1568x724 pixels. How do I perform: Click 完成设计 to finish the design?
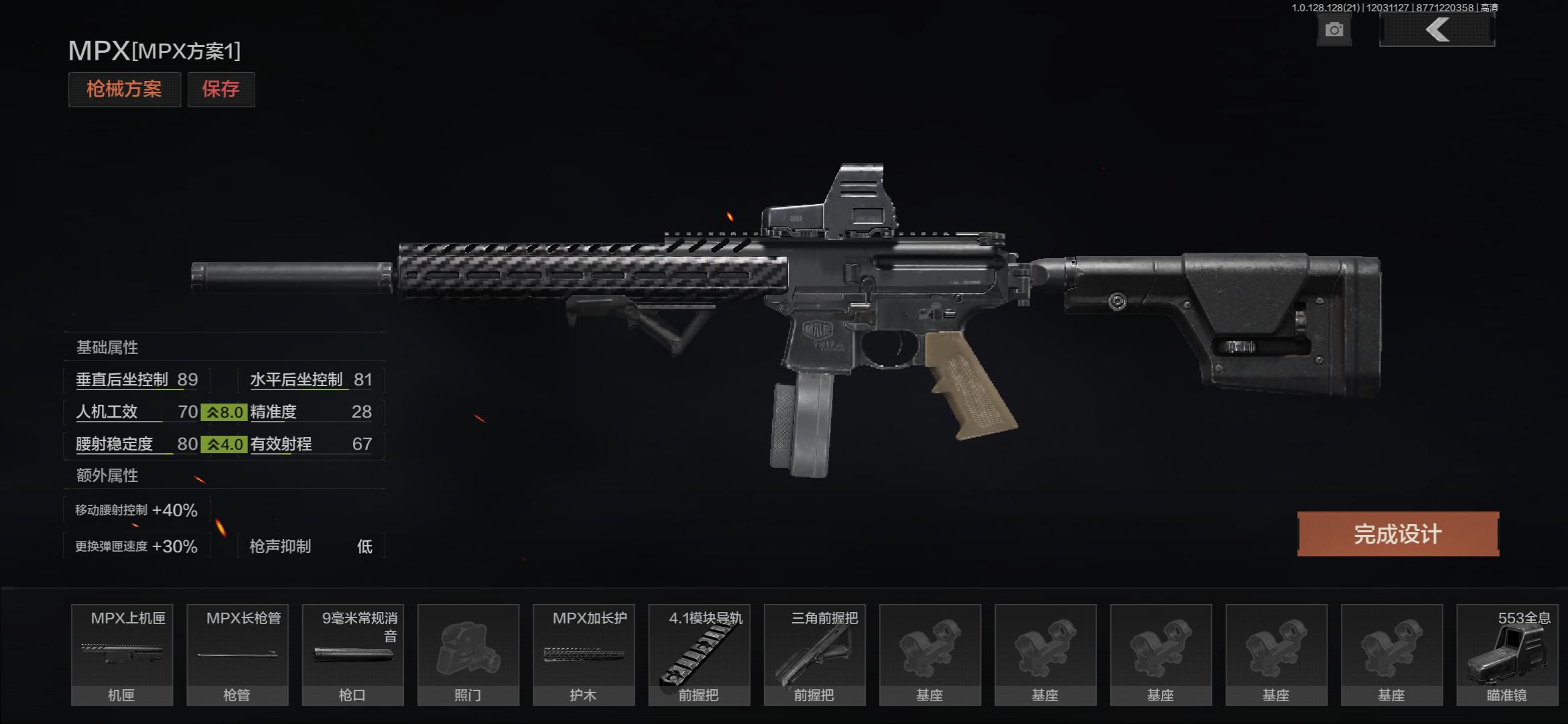click(1398, 534)
